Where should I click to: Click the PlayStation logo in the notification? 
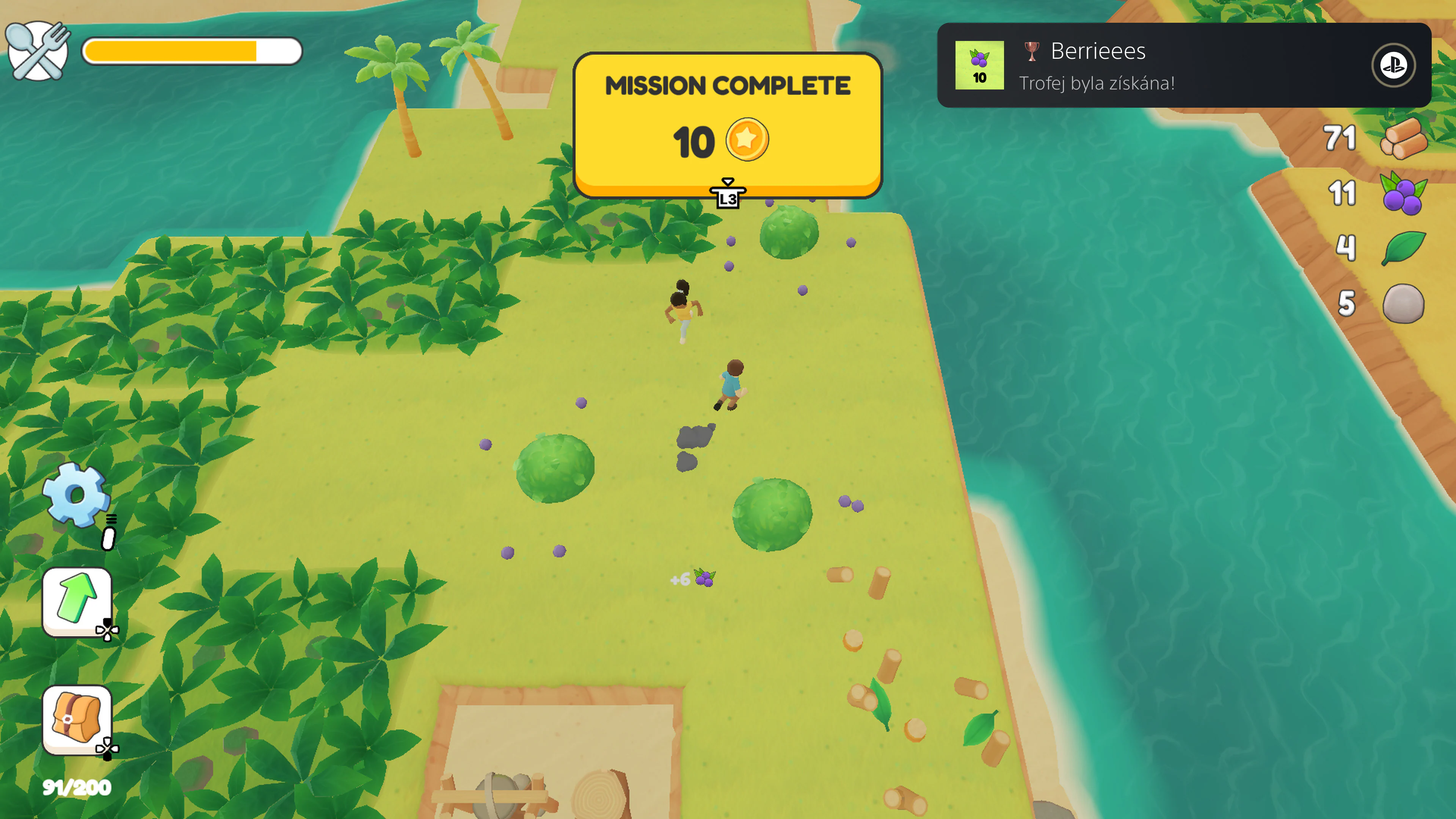(1393, 65)
